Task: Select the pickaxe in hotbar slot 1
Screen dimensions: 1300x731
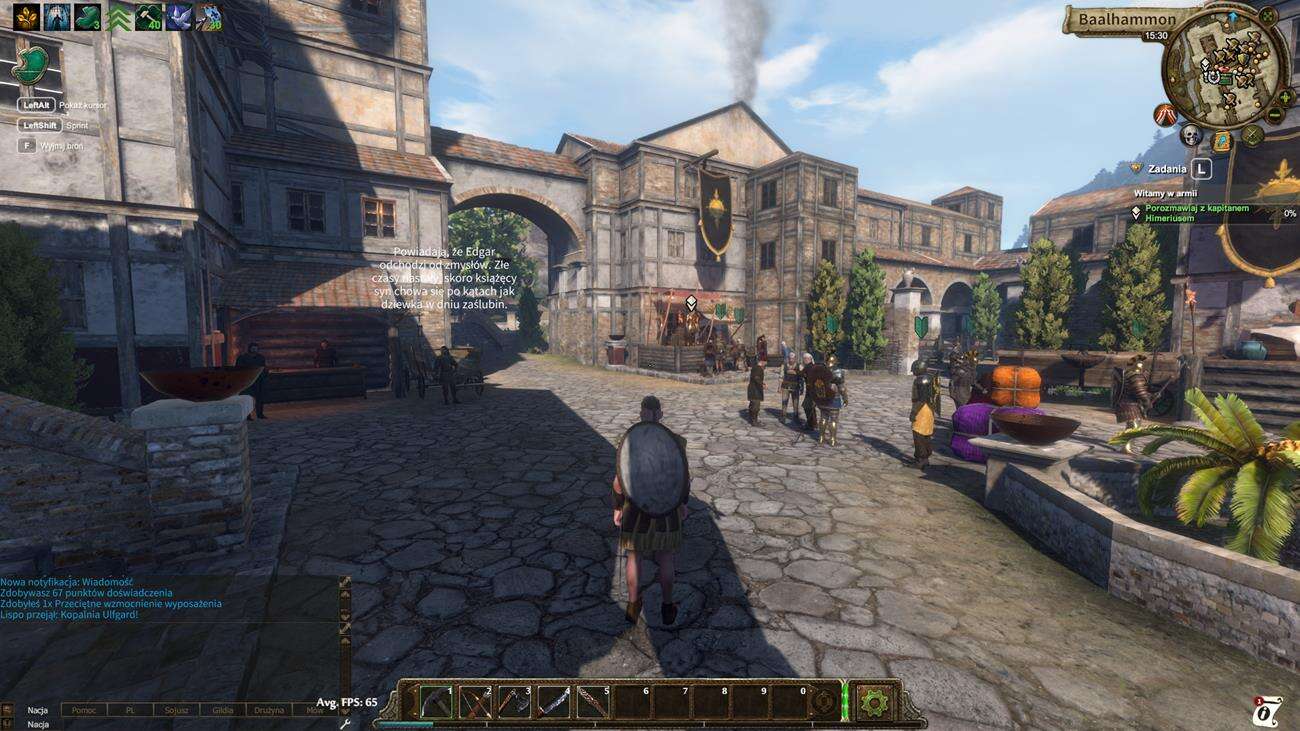Action: click(x=435, y=701)
